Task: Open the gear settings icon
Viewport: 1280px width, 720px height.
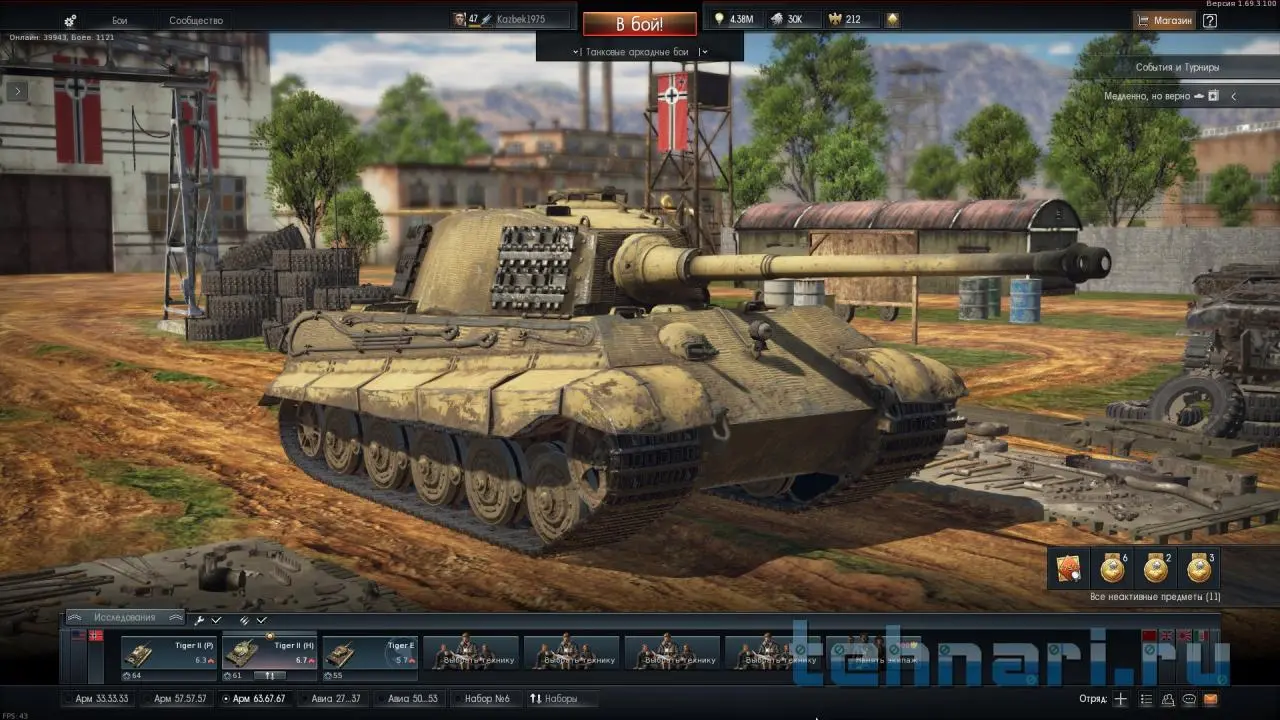Action: point(70,21)
